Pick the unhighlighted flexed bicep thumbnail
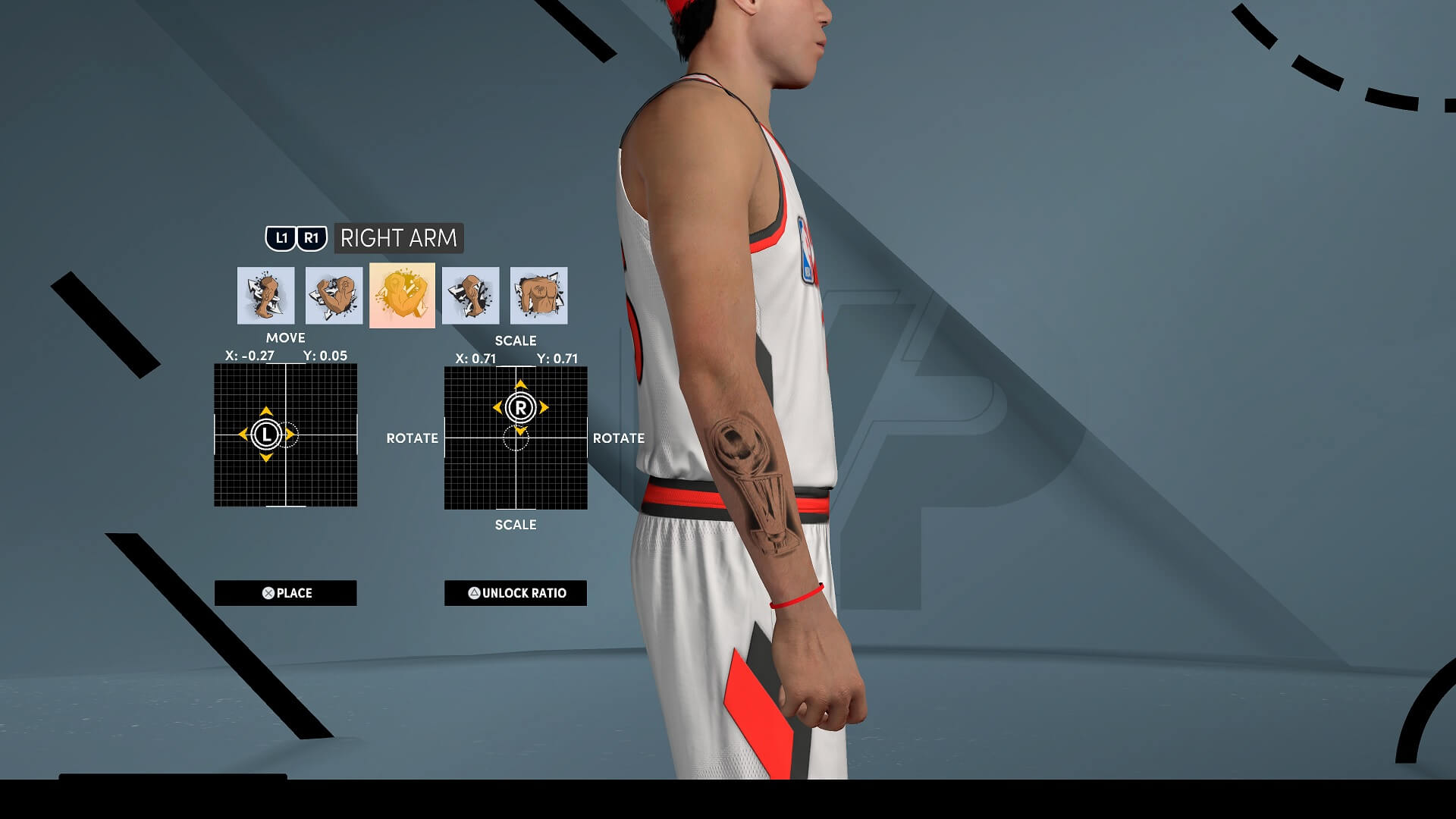Viewport: 1456px width, 819px height. [x=334, y=295]
